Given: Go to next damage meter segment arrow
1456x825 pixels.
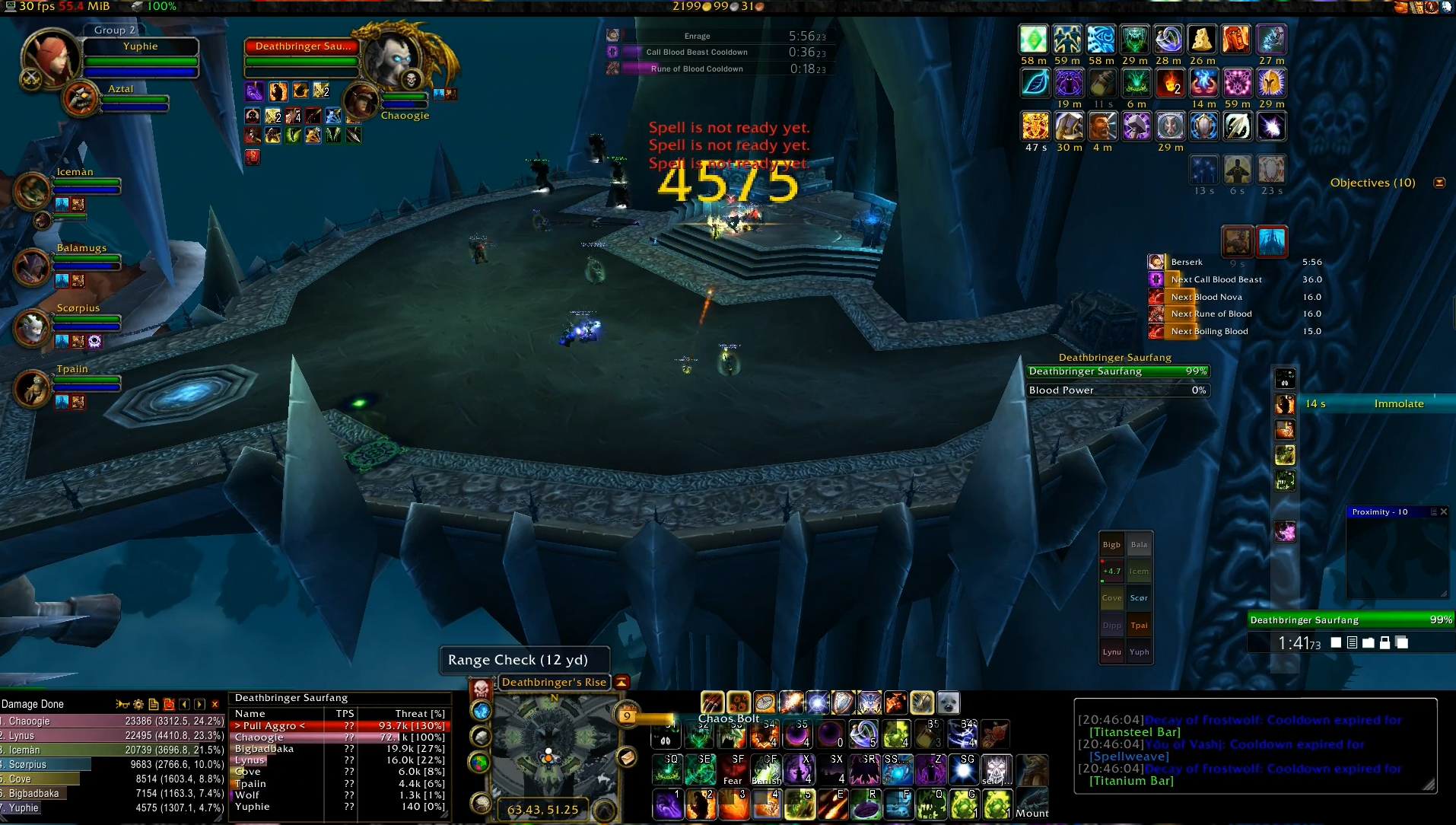Looking at the screenshot, I should tap(199, 705).
